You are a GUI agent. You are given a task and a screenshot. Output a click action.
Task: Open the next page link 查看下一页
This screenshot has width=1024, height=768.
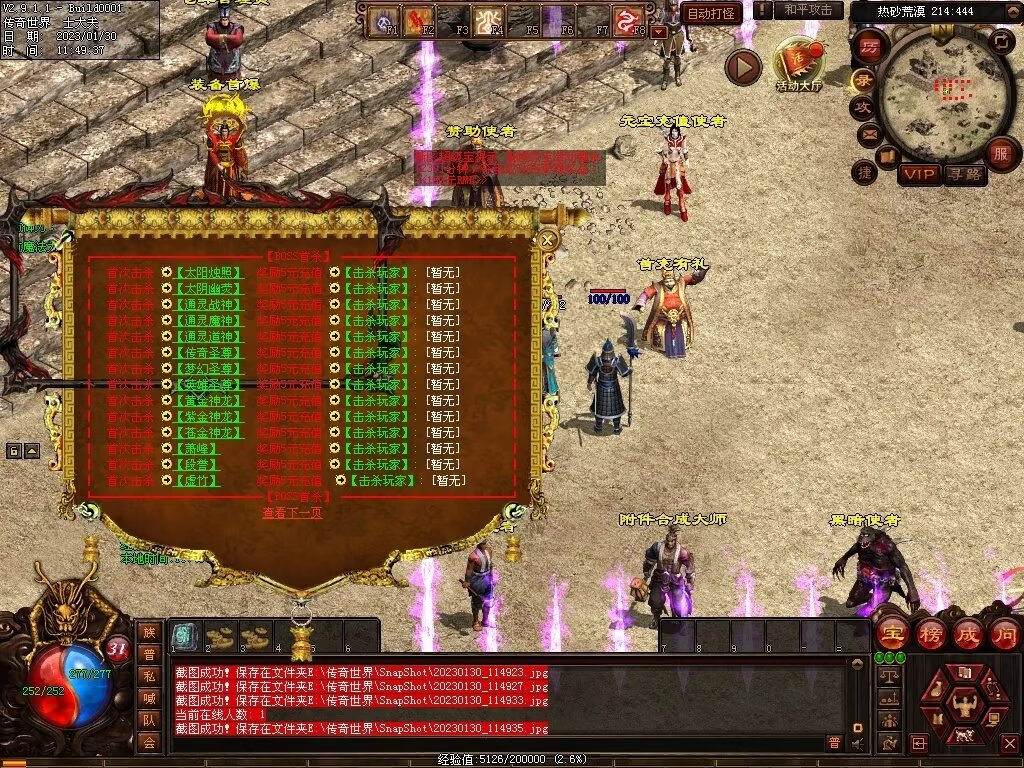(293, 513)
